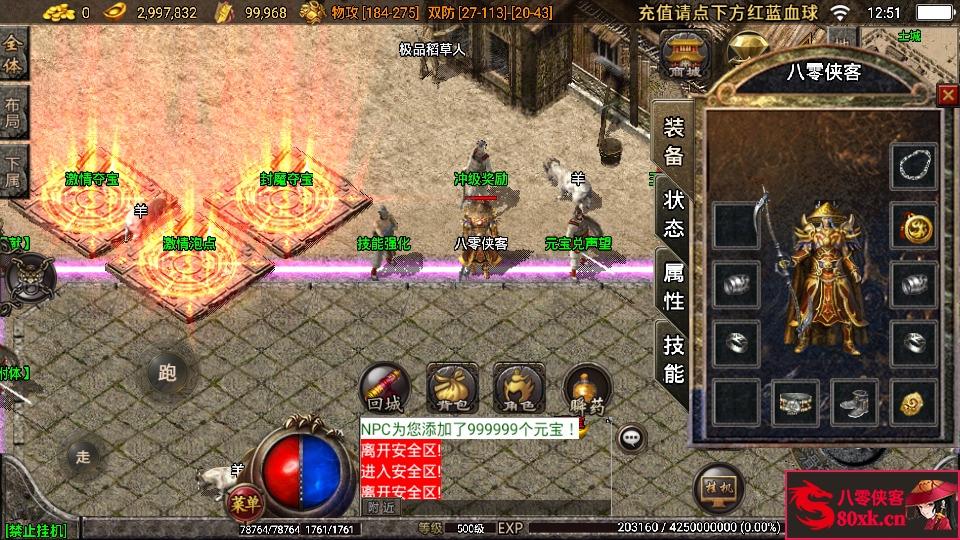Select the golden medal equipment slot
The width and height of the screenshot is (960, 540).
click(x=913, y=226)
